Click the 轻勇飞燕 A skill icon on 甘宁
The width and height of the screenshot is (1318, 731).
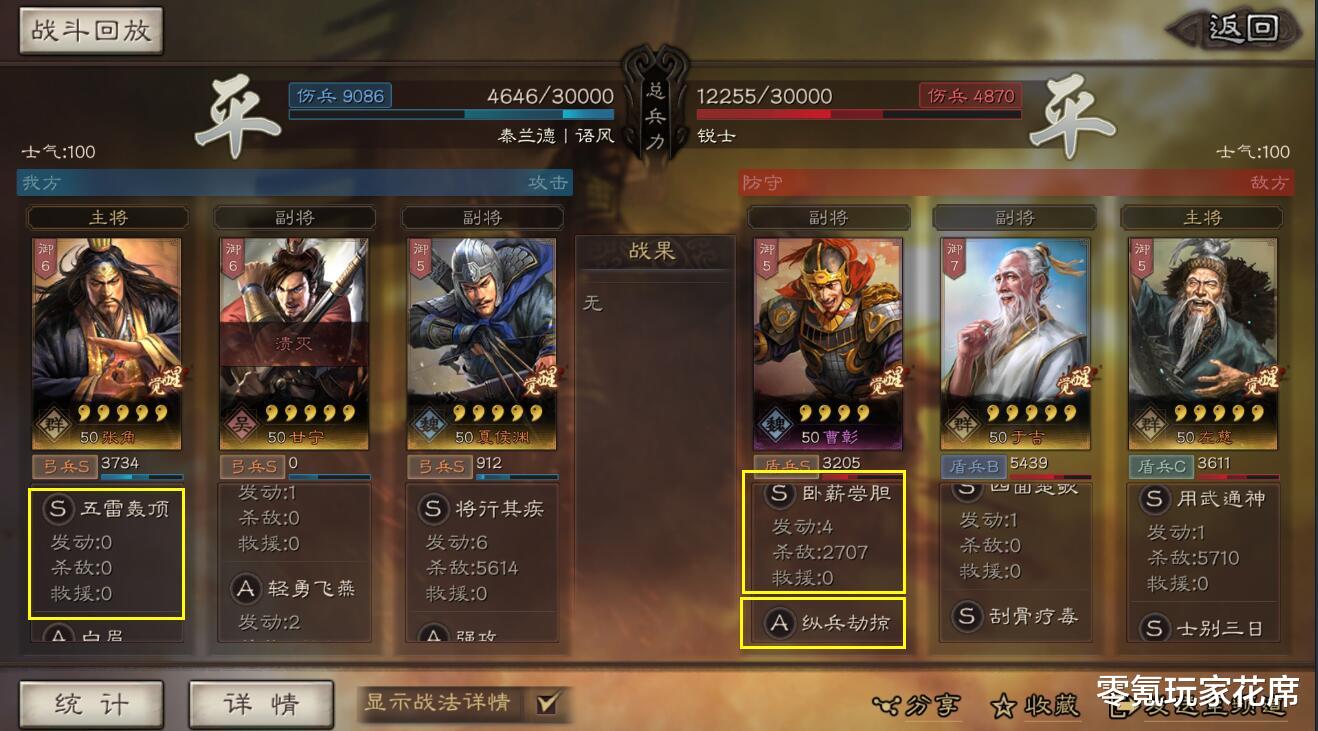[247, 590]
